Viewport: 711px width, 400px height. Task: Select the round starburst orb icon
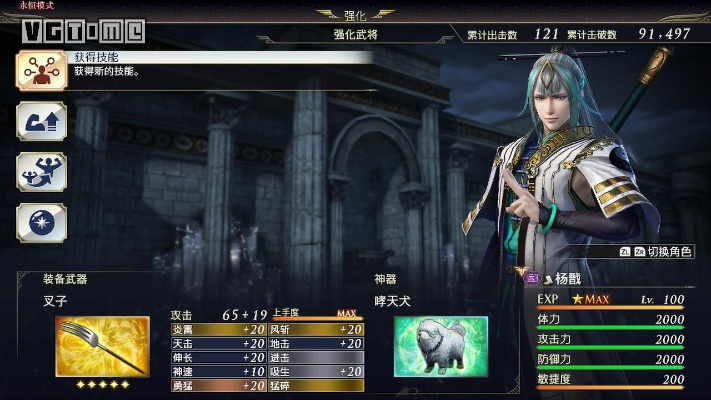pos(41,221)
